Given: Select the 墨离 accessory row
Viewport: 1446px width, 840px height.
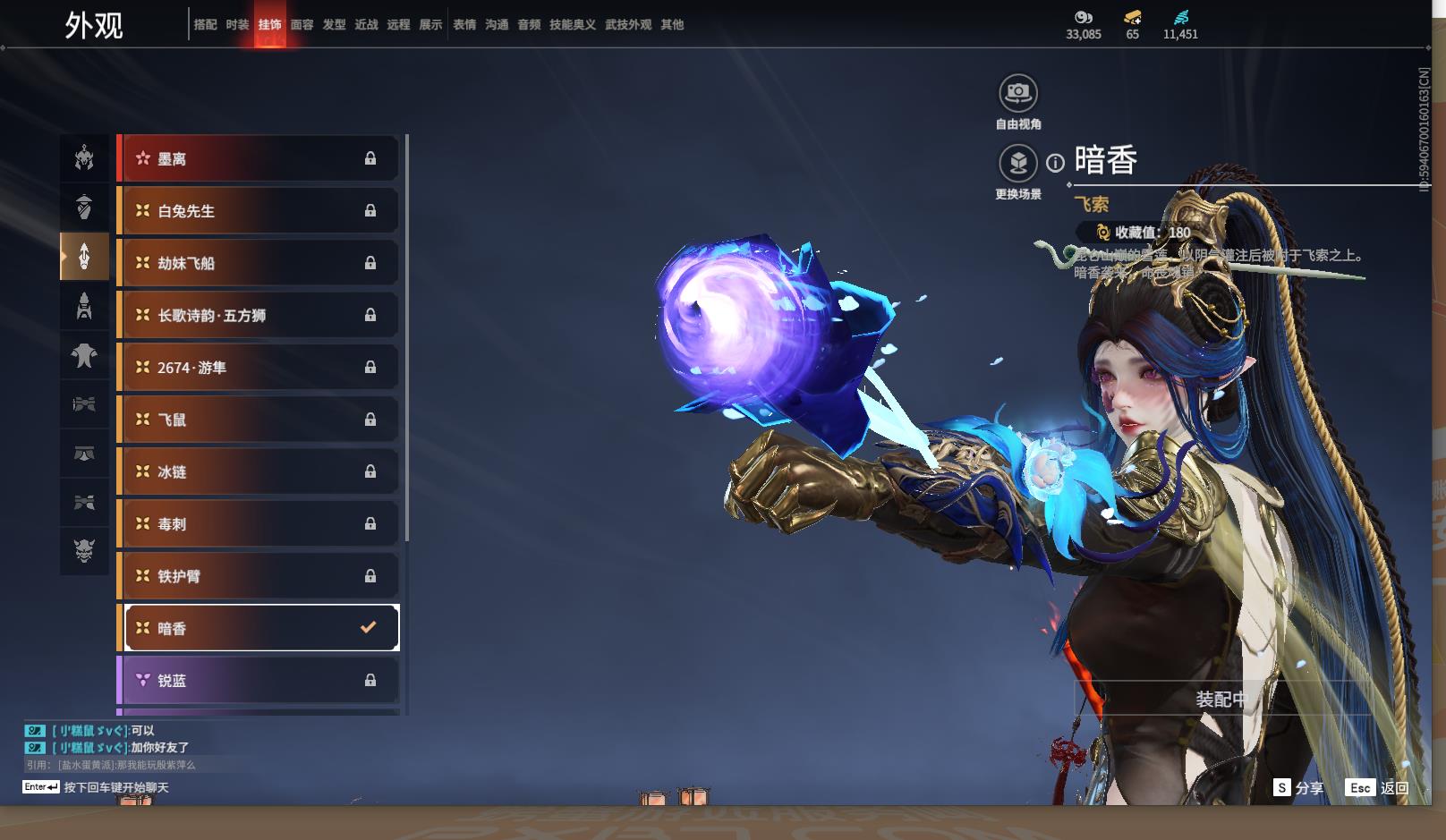Looking at the screenshot, I should [x=258, y=159].
